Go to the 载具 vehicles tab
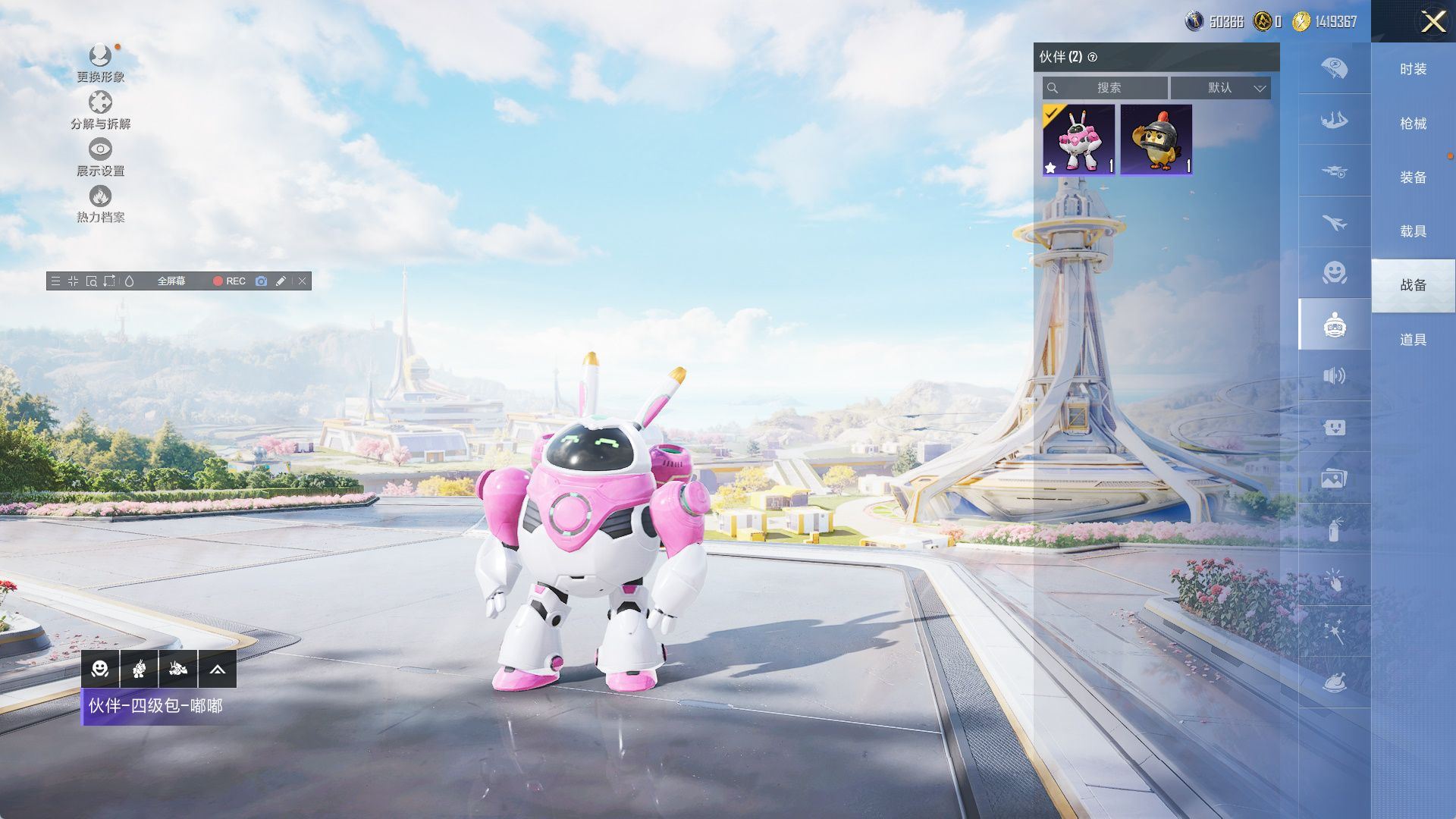This screenshot has height=819, width=1456. pyautogui.click(x=1413, y=231)
